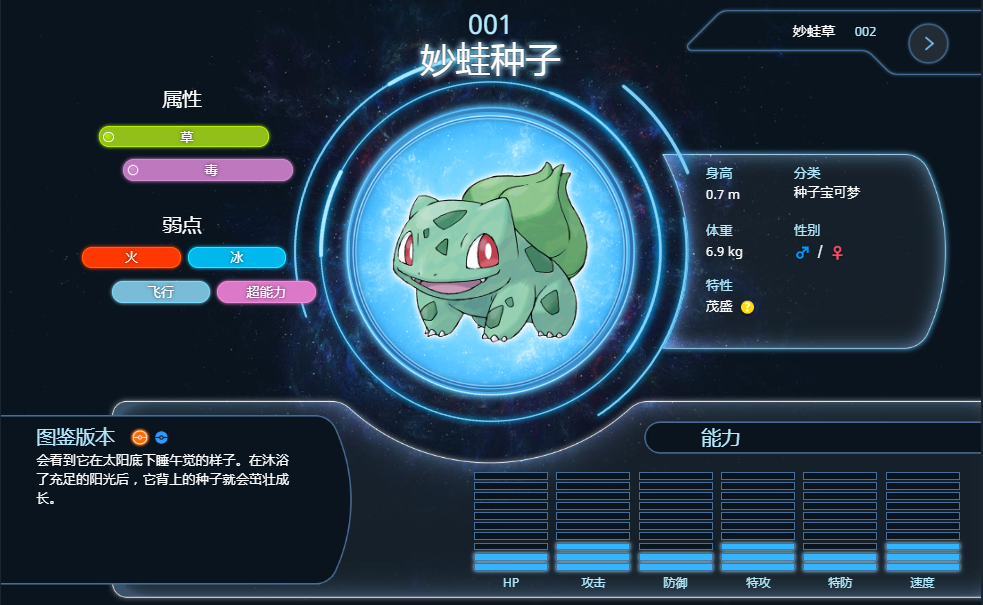Open the 妙蛙草 002 entry link
Image resolution: width=983 pixels, height=605 pixels.
pyautogui.click(x=833, y=32)
